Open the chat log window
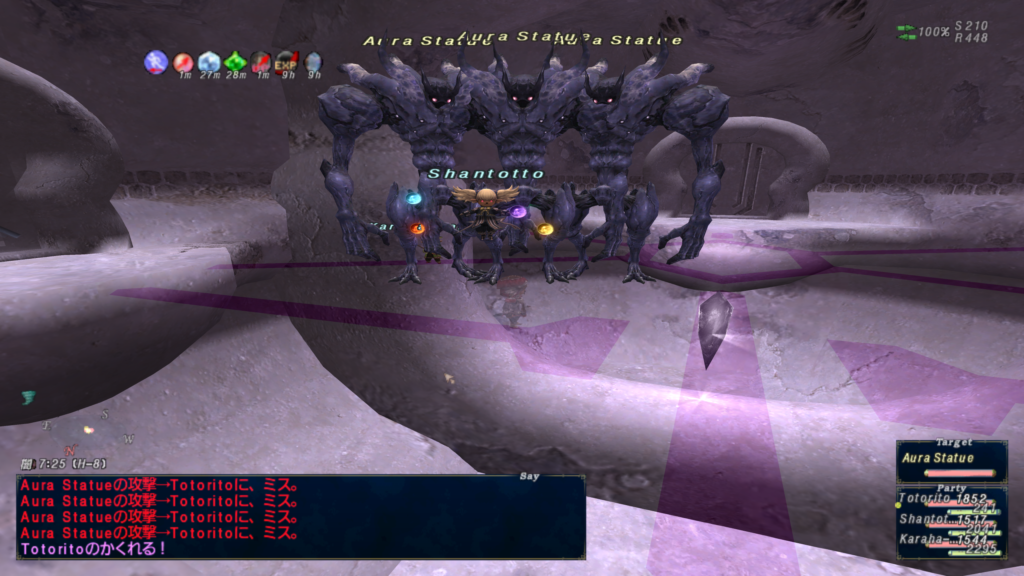 coord(300,516)
